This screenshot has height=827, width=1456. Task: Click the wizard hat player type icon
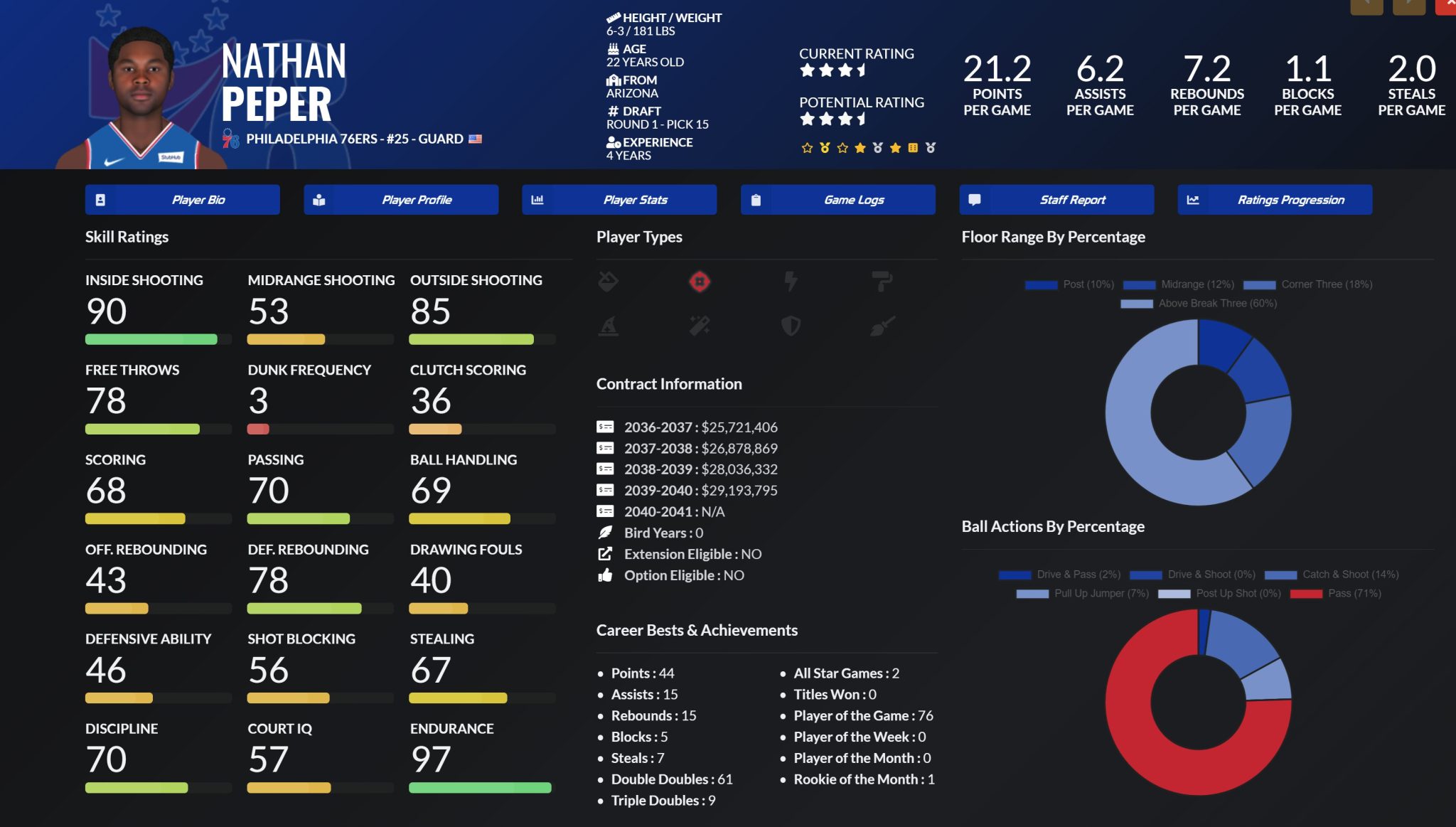coord(609,326)
